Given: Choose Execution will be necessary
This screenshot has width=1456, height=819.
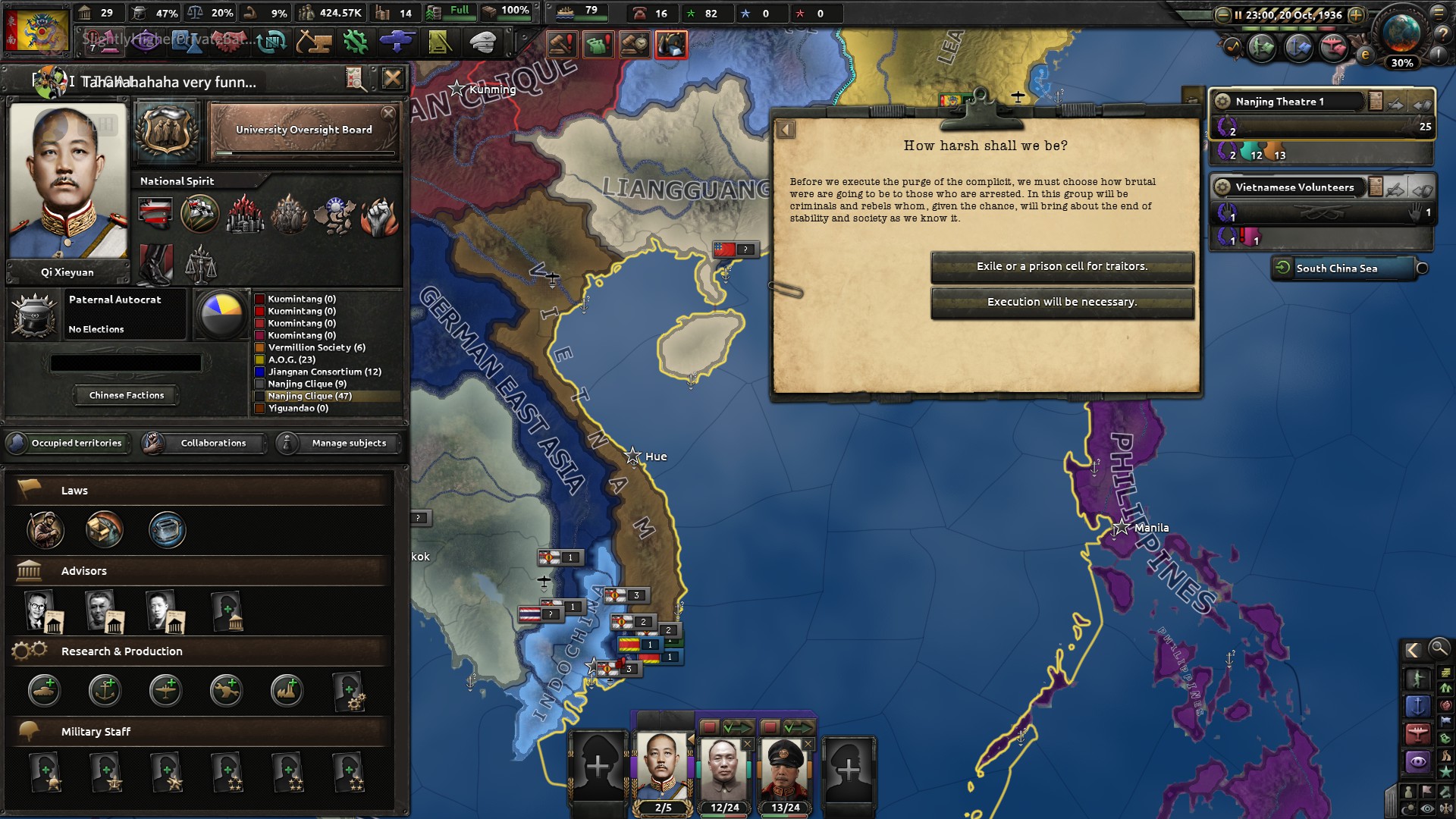Looking at the screenshot, I should pyautogui.click(x=1062, y=302).
